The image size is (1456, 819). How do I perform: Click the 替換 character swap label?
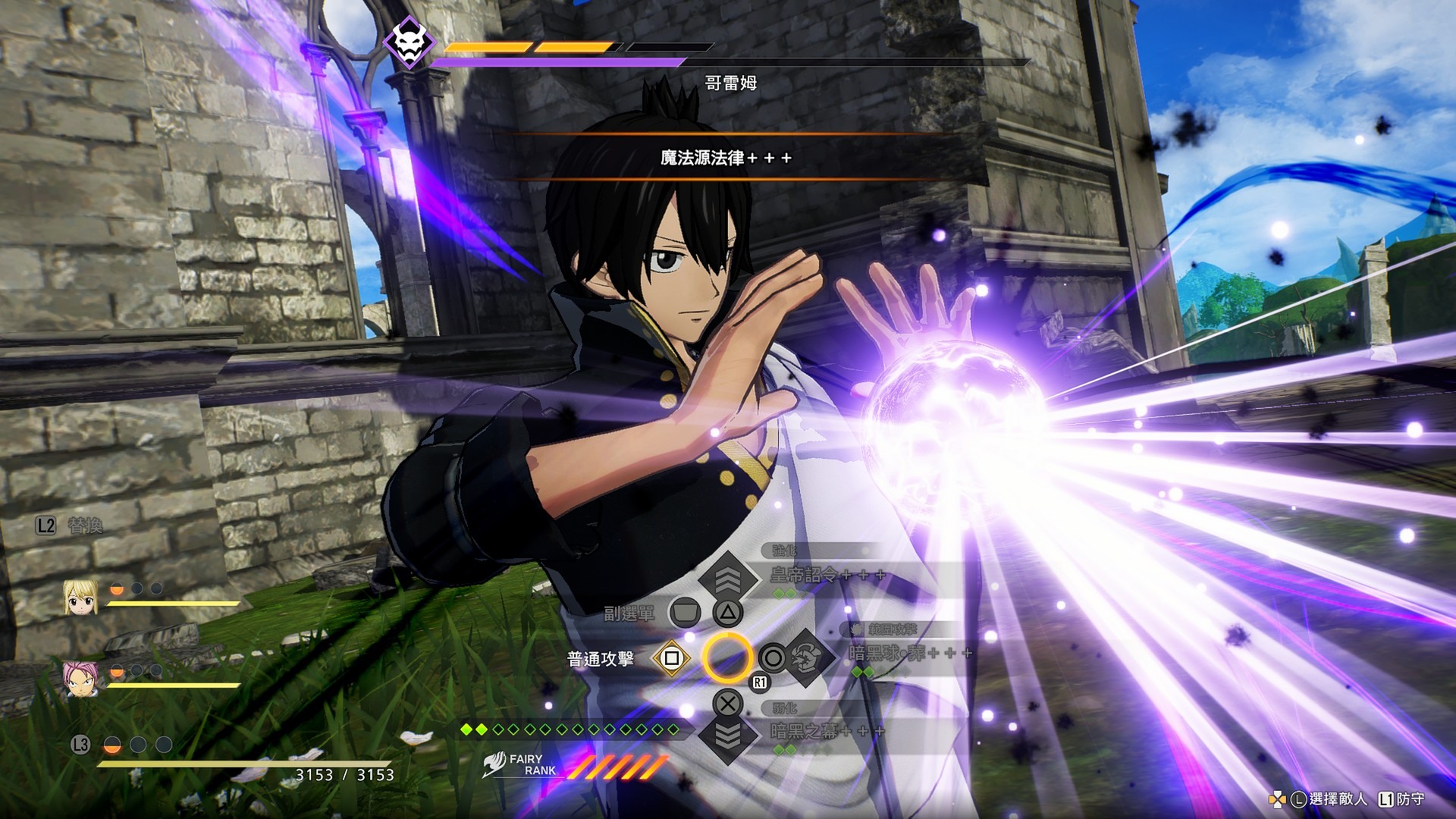click(x=85, y=526)
